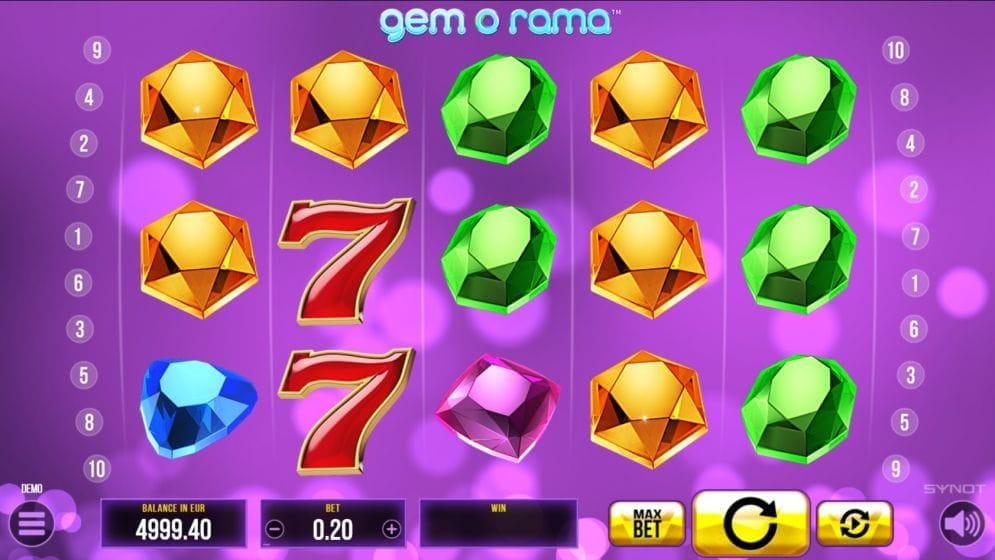Toggle the sound speaker icon
This screenshot has height=560, width=995.
pos(961,523)
